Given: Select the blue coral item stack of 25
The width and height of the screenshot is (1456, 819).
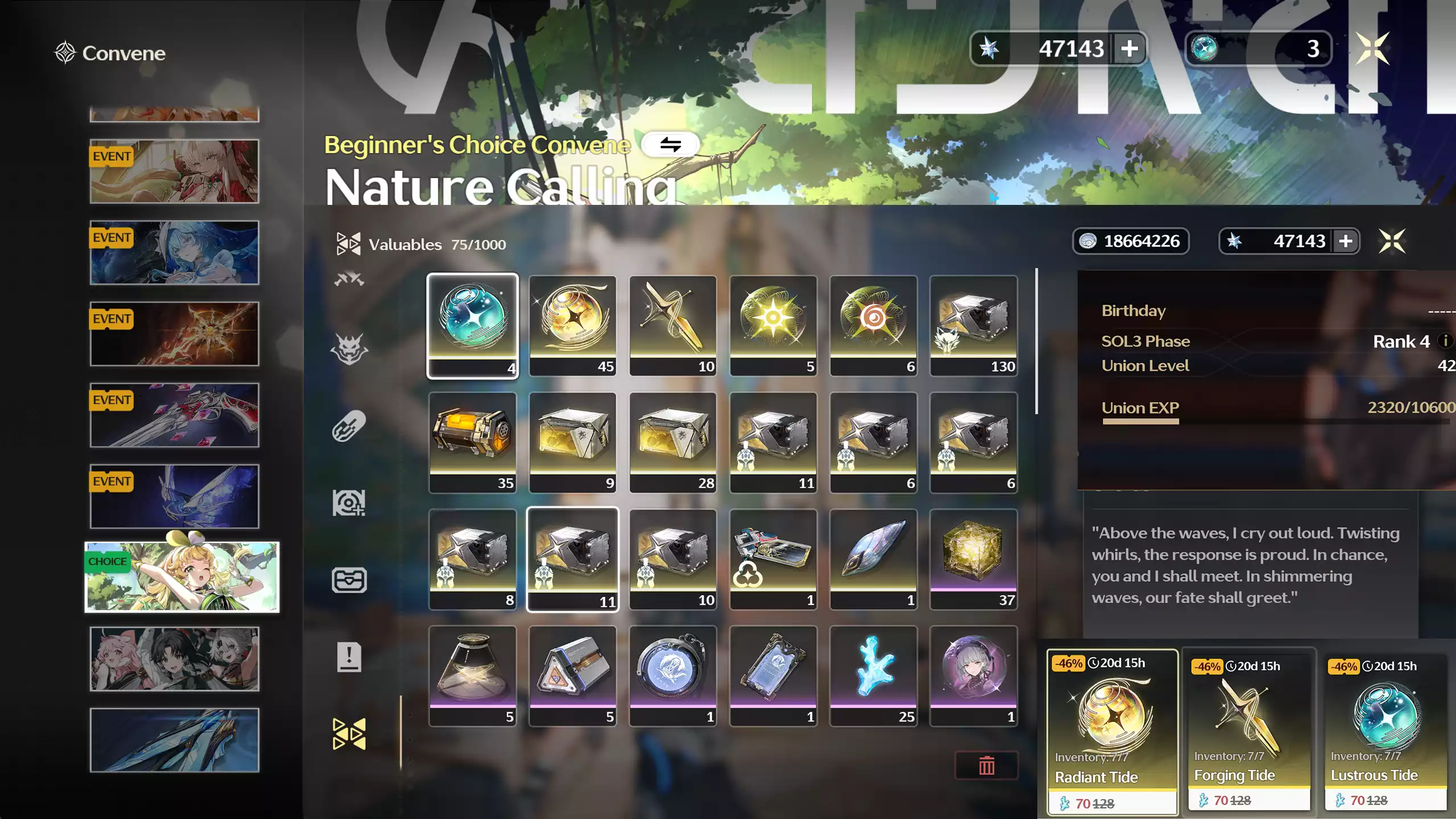Looking at the screenshot, I should [873, 676].
